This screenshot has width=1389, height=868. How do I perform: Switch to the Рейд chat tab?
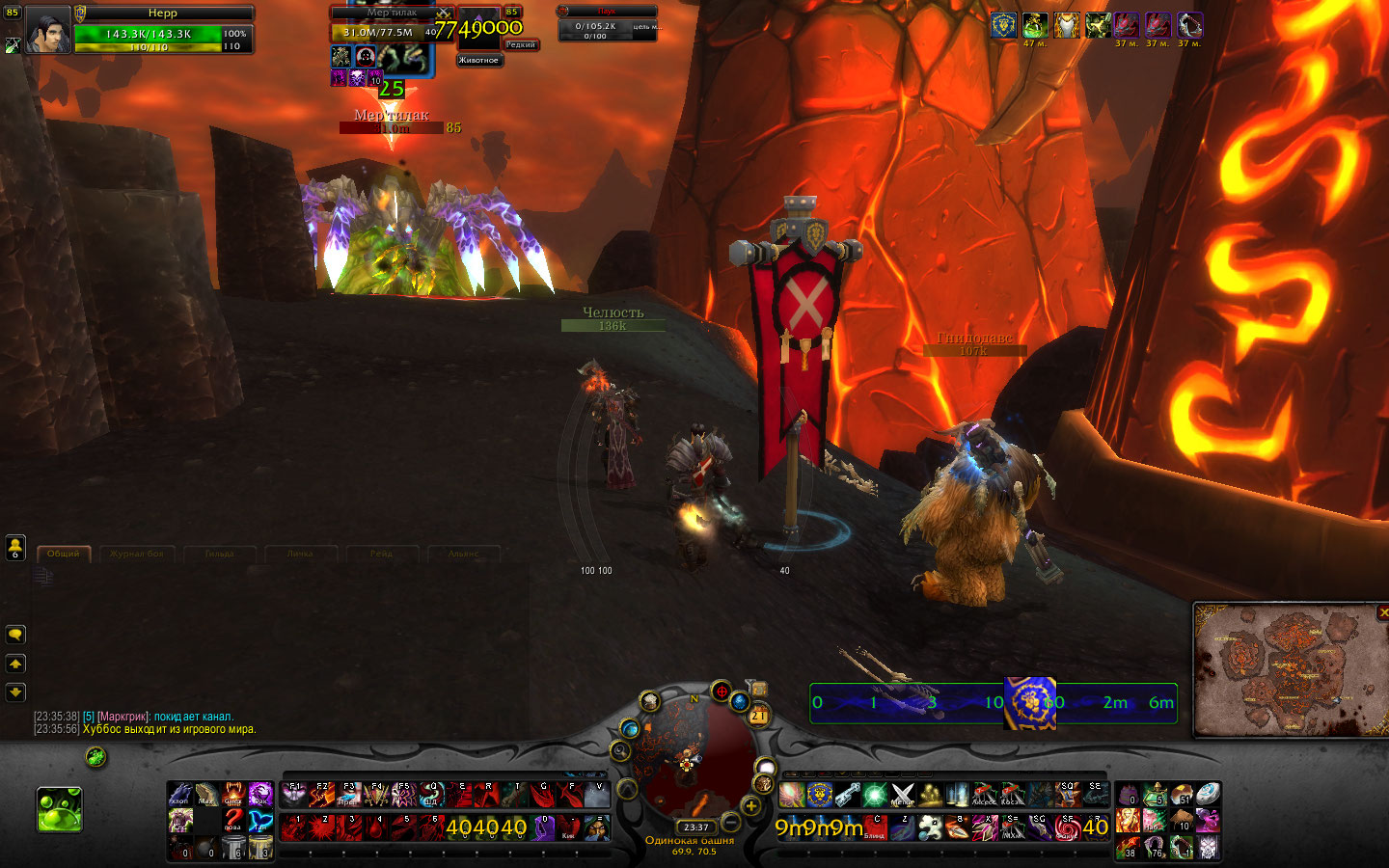381,554
